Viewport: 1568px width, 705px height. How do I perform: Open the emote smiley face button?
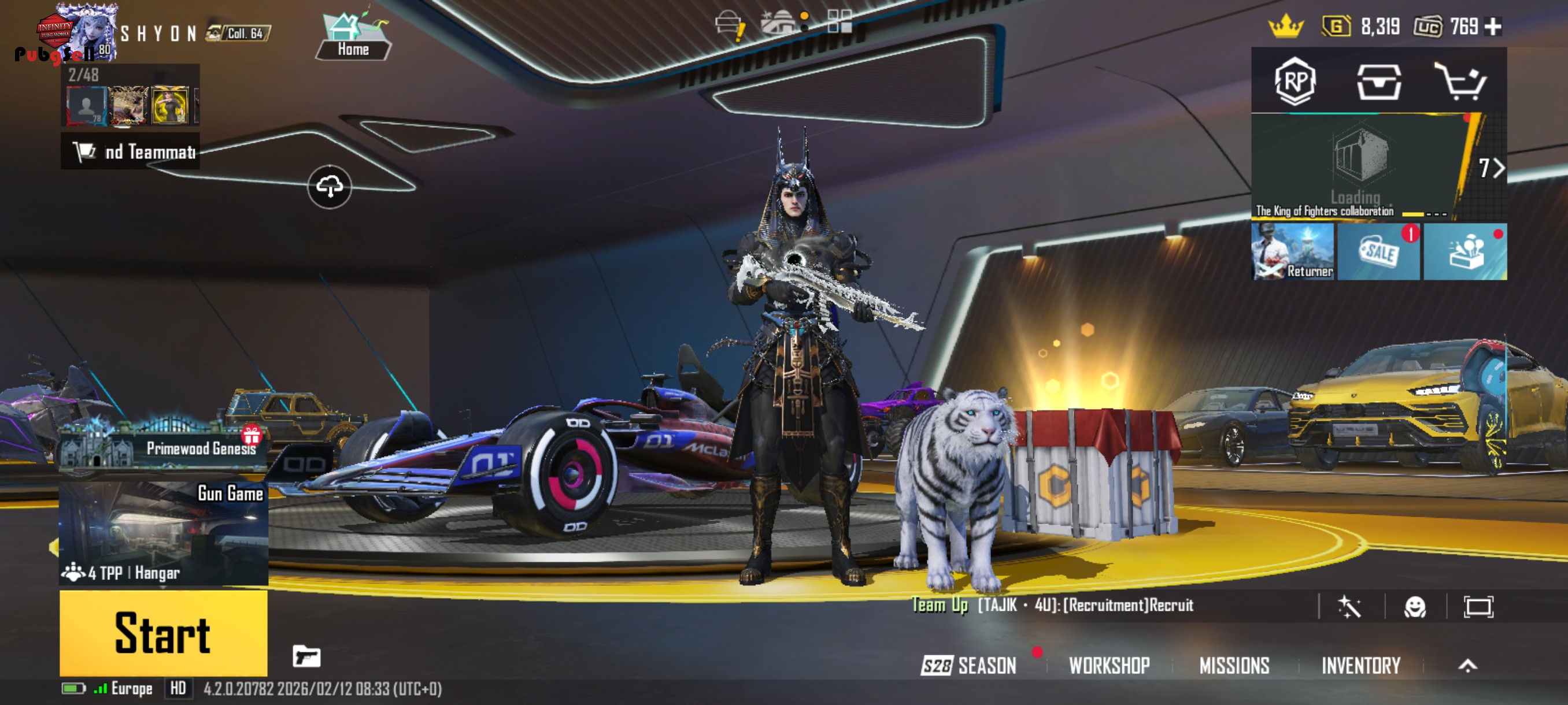[x=1415, y=606]
